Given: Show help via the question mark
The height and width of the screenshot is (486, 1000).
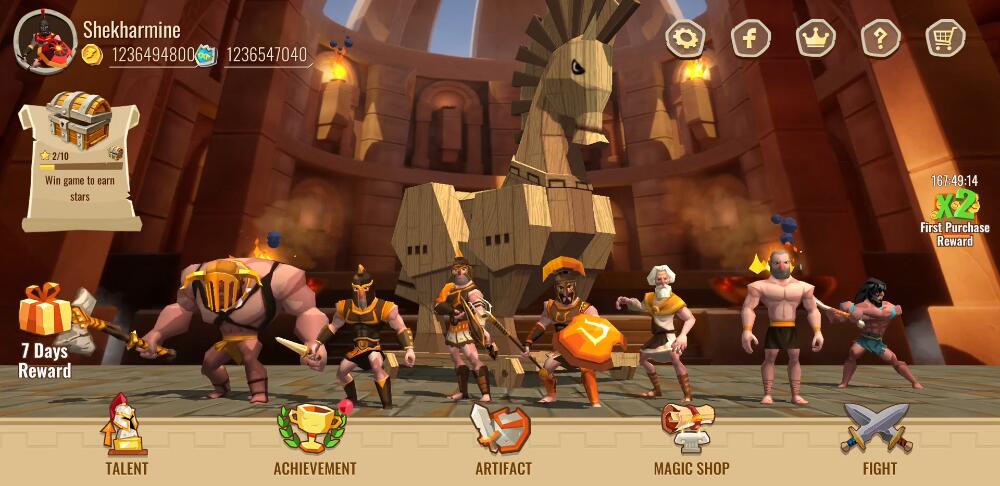Looking at the screenshot, I should 881,39.
